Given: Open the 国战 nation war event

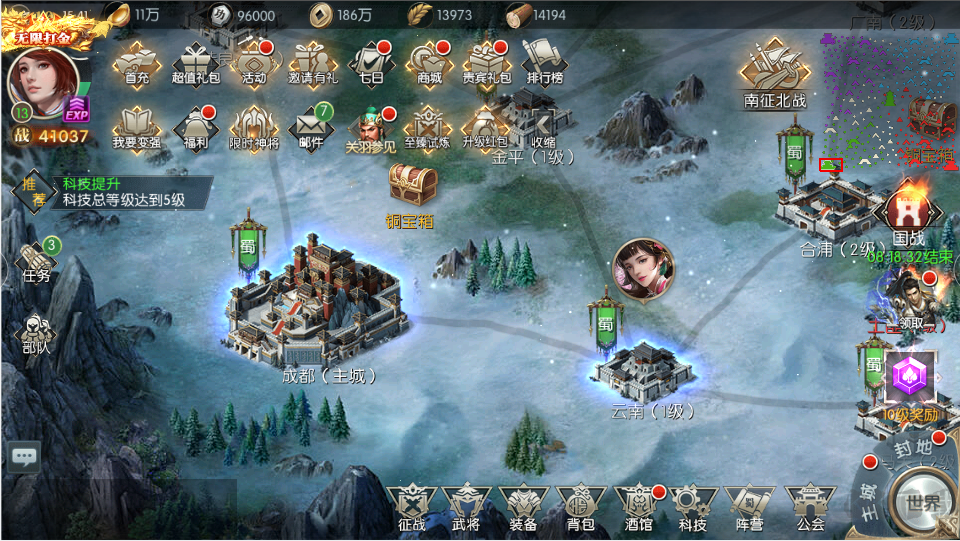Looking at the screenshot, I should coord(907,218).
